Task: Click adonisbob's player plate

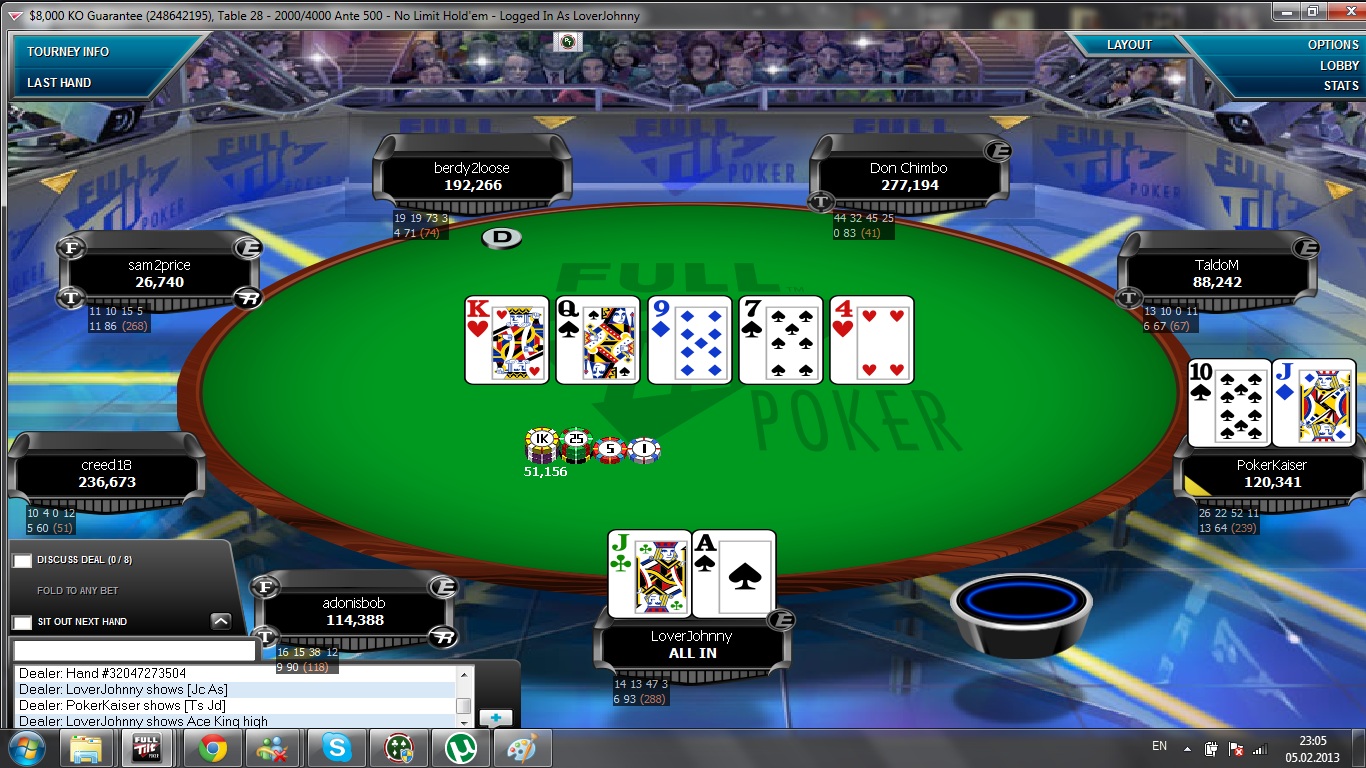Action: click(355, 612)
